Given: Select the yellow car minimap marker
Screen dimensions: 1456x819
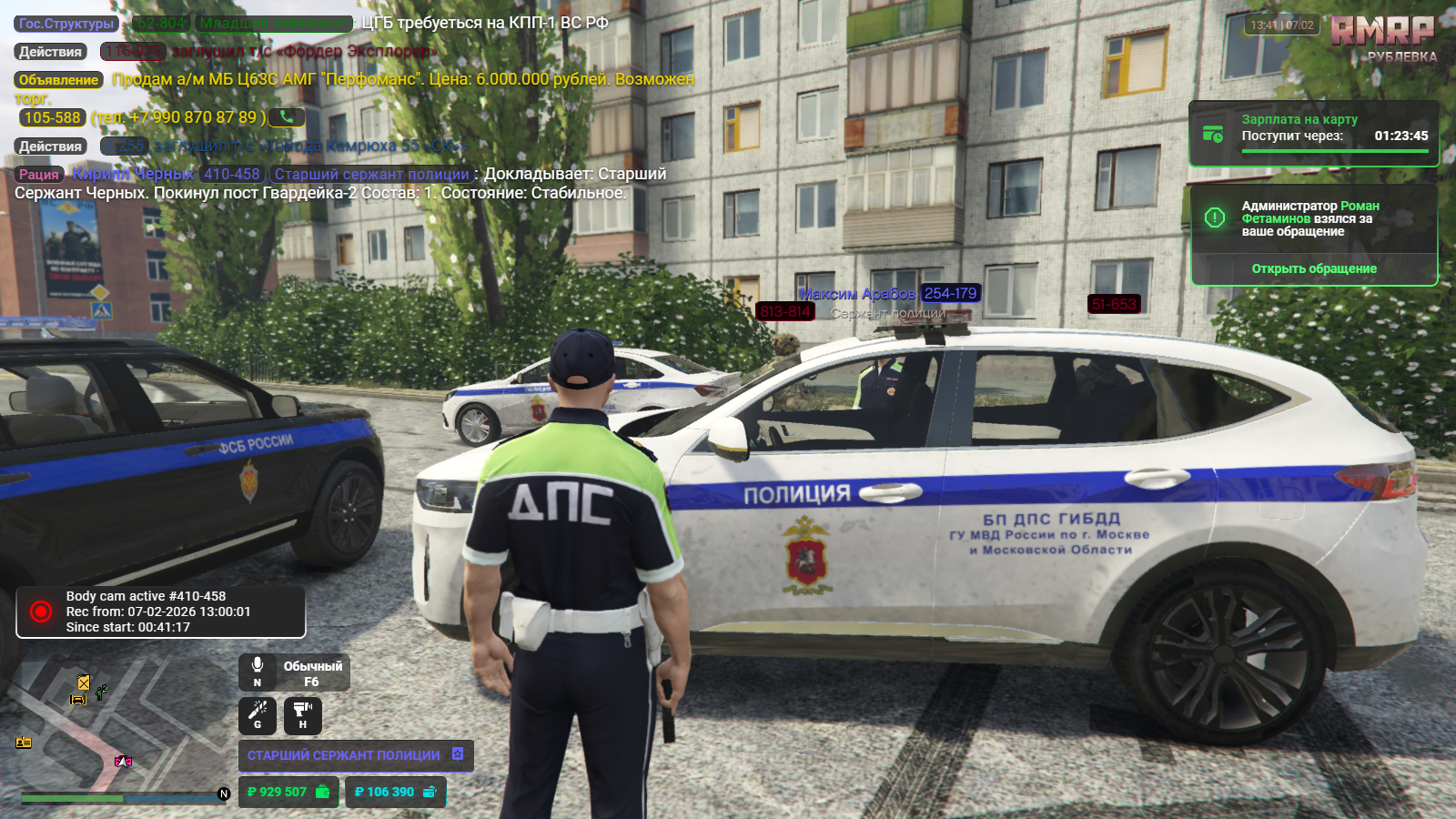Looking at the screenshot, I should (78, 699).
